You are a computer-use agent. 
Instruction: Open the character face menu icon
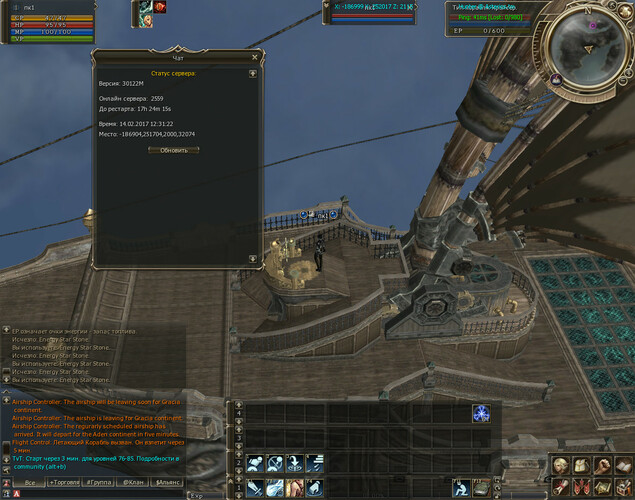click(560, 465)
